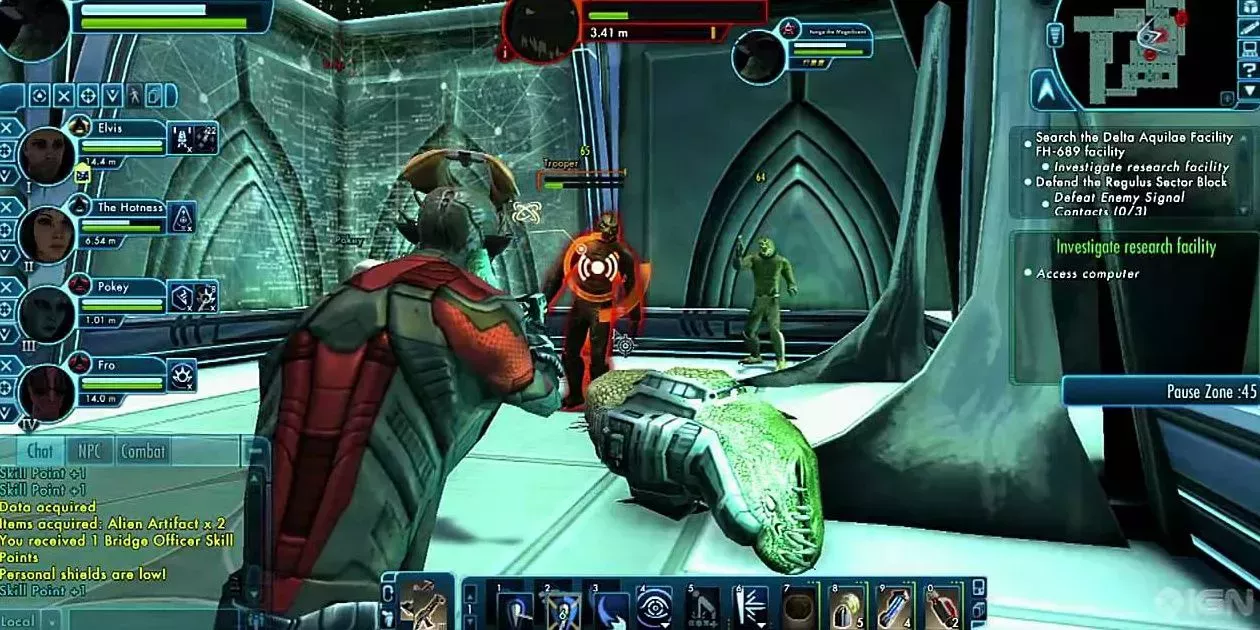Screen dimensions: 1260x630
Task: Use the blue hypo item in slot 9
Action: point(893,607)
